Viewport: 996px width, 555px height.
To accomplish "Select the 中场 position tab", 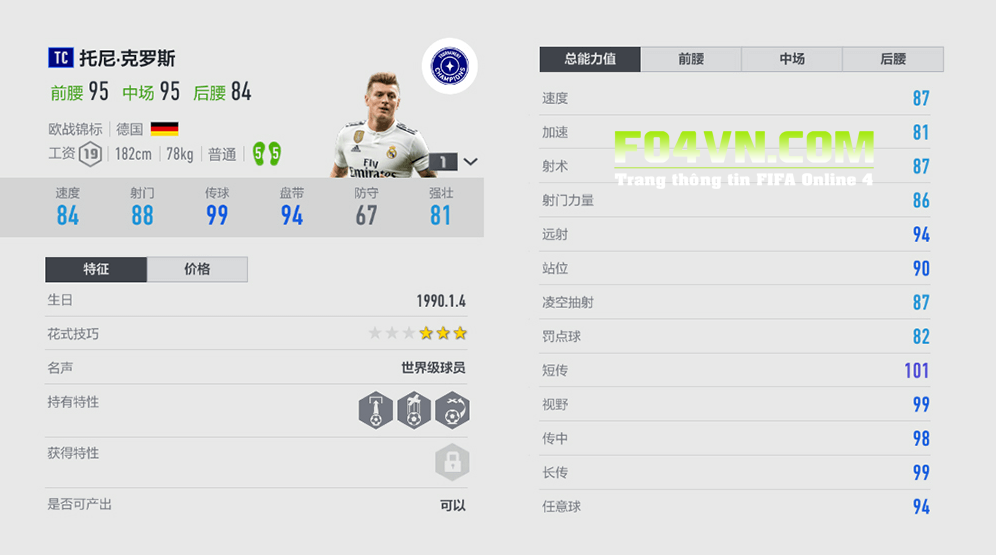I will [x=792, y=59].
